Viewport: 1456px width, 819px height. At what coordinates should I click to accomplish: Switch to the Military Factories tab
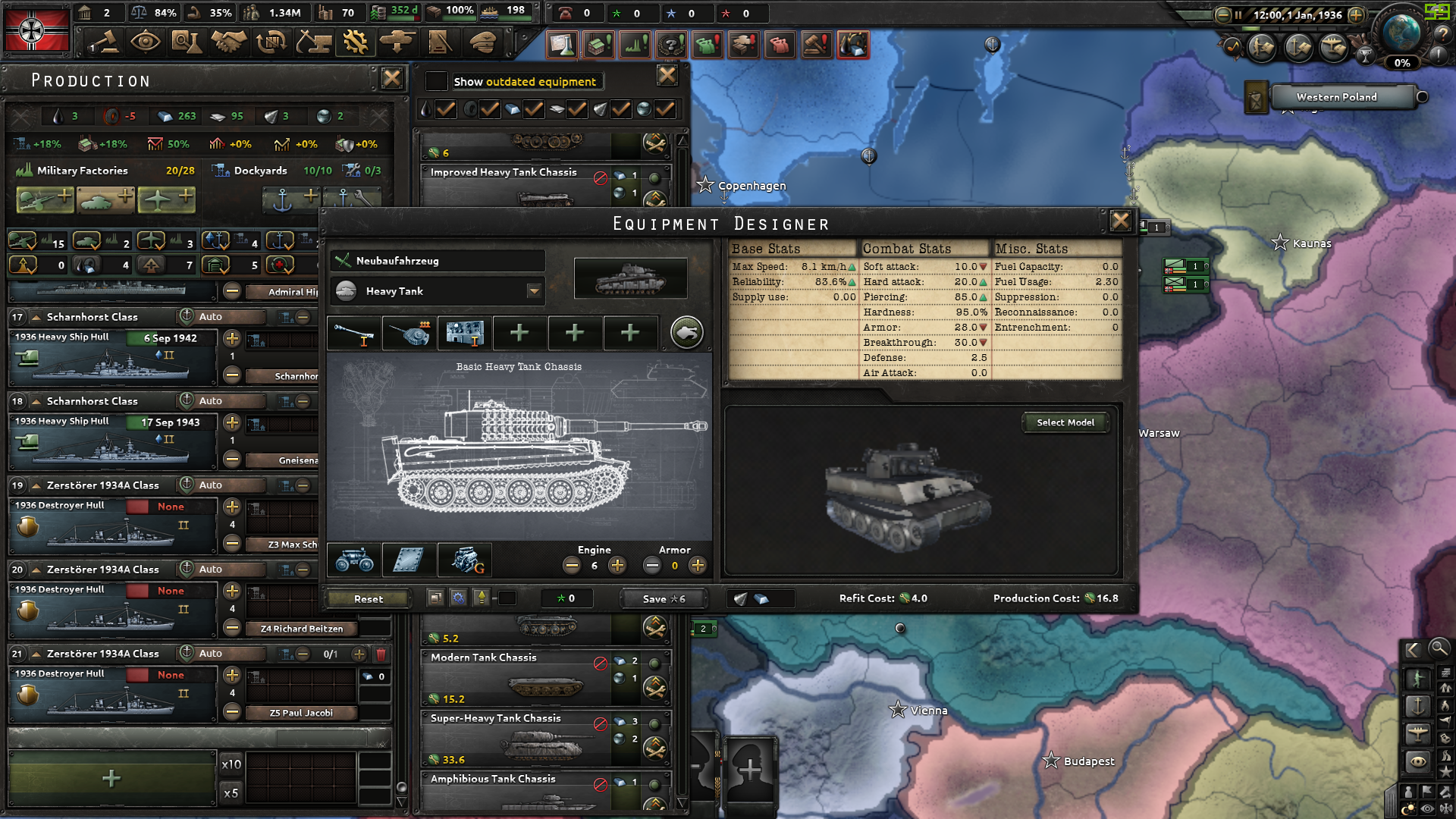coord(82,171)
